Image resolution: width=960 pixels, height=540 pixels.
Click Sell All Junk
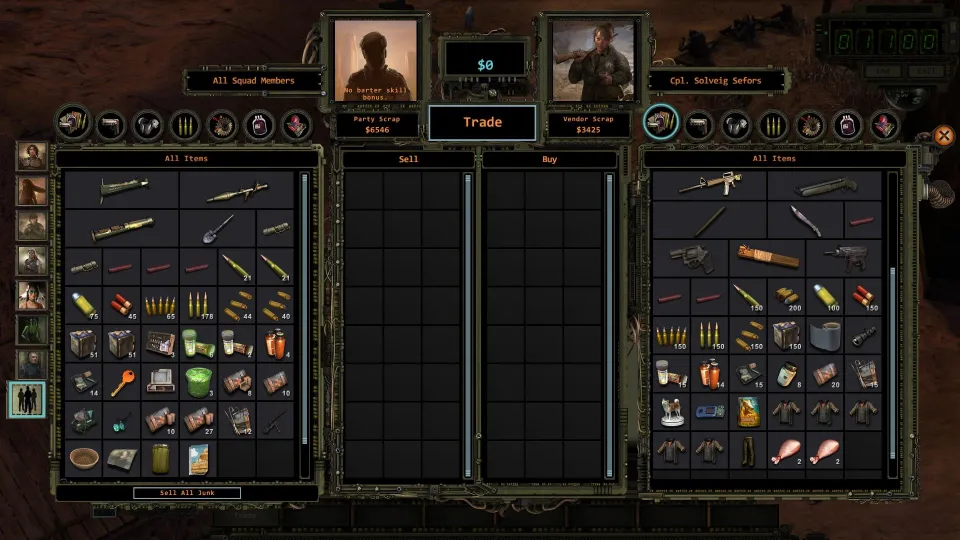186,493
